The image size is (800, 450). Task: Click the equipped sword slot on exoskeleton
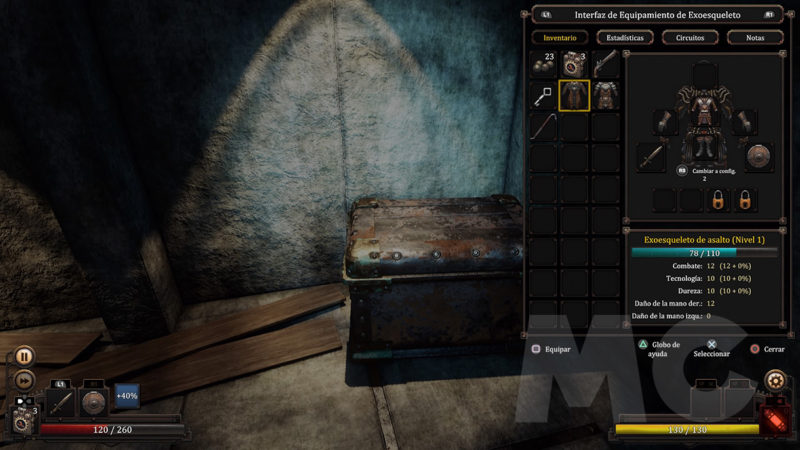pos(652,156)
